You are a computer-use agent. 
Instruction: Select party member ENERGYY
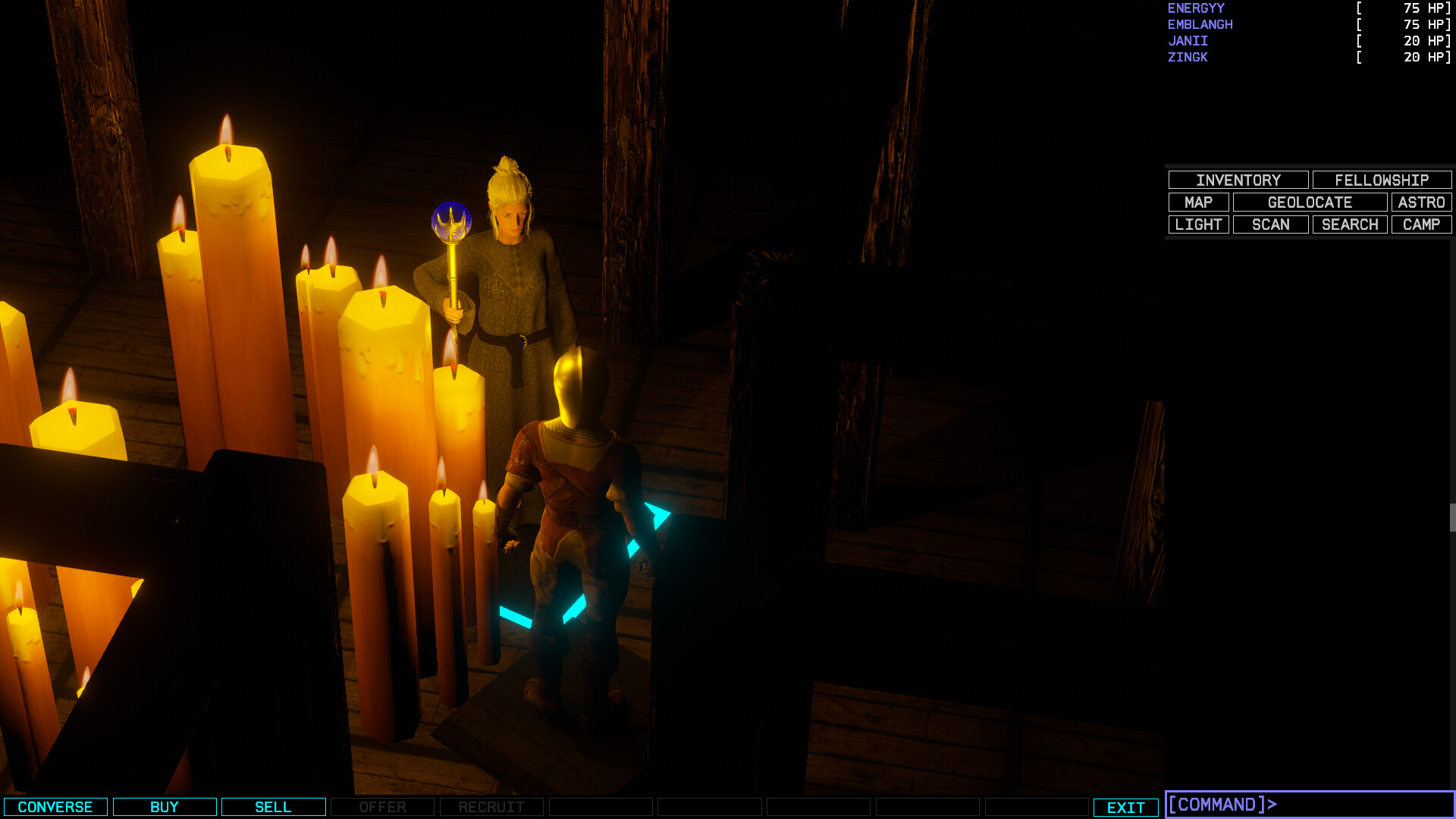(1195, 8)
